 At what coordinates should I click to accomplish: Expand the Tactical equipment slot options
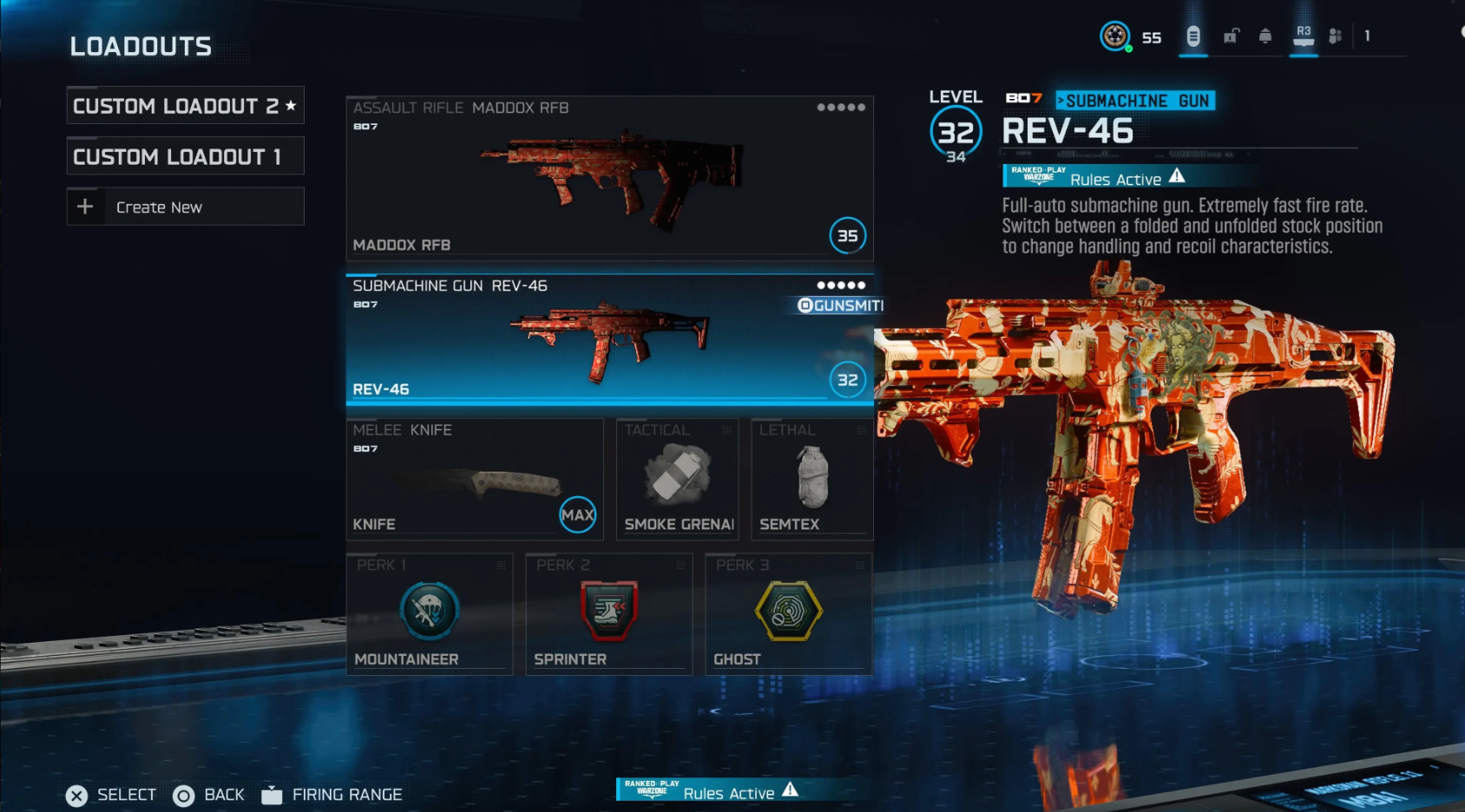pos(726,430)
